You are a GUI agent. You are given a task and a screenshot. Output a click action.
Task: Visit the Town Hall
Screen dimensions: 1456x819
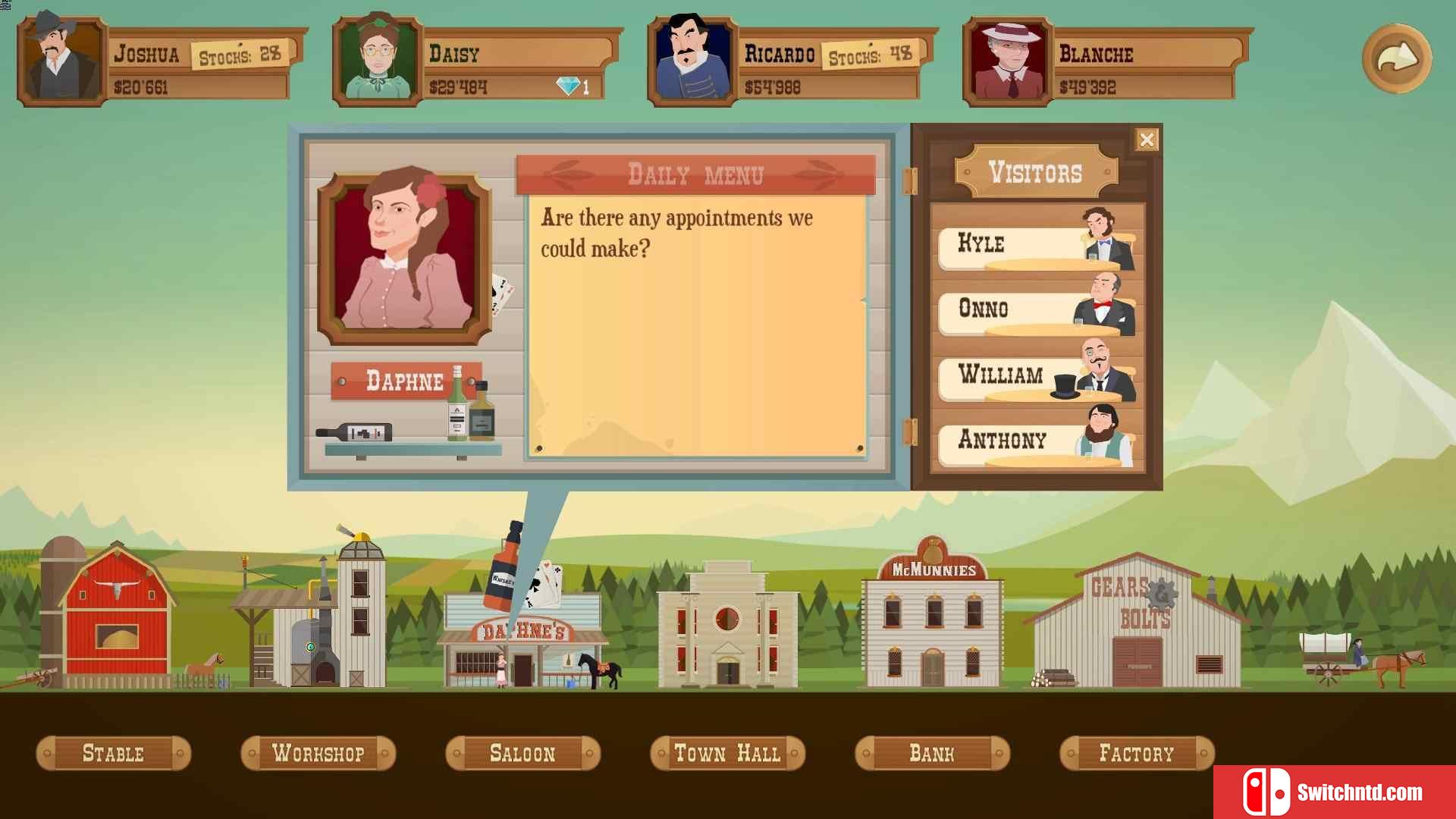coord(727,754)
